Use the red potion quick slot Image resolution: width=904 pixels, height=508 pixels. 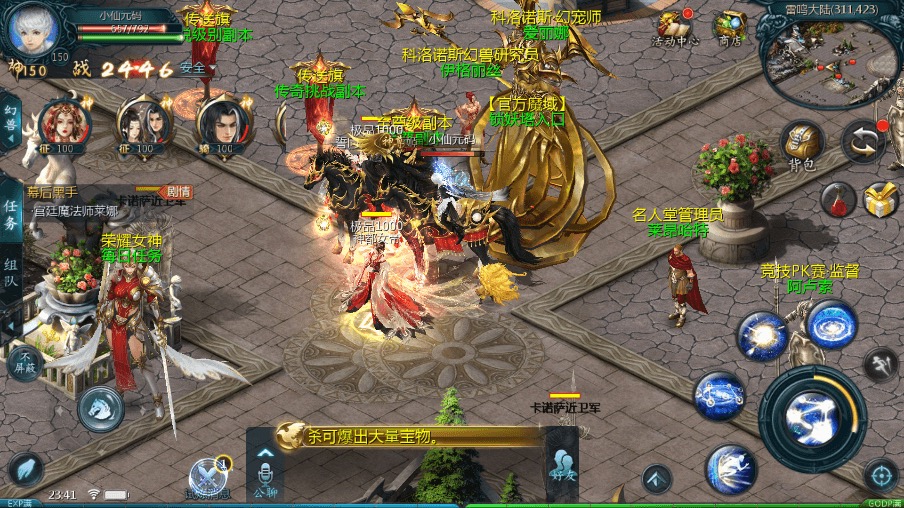pyautogui.click(x=838, y=200)
